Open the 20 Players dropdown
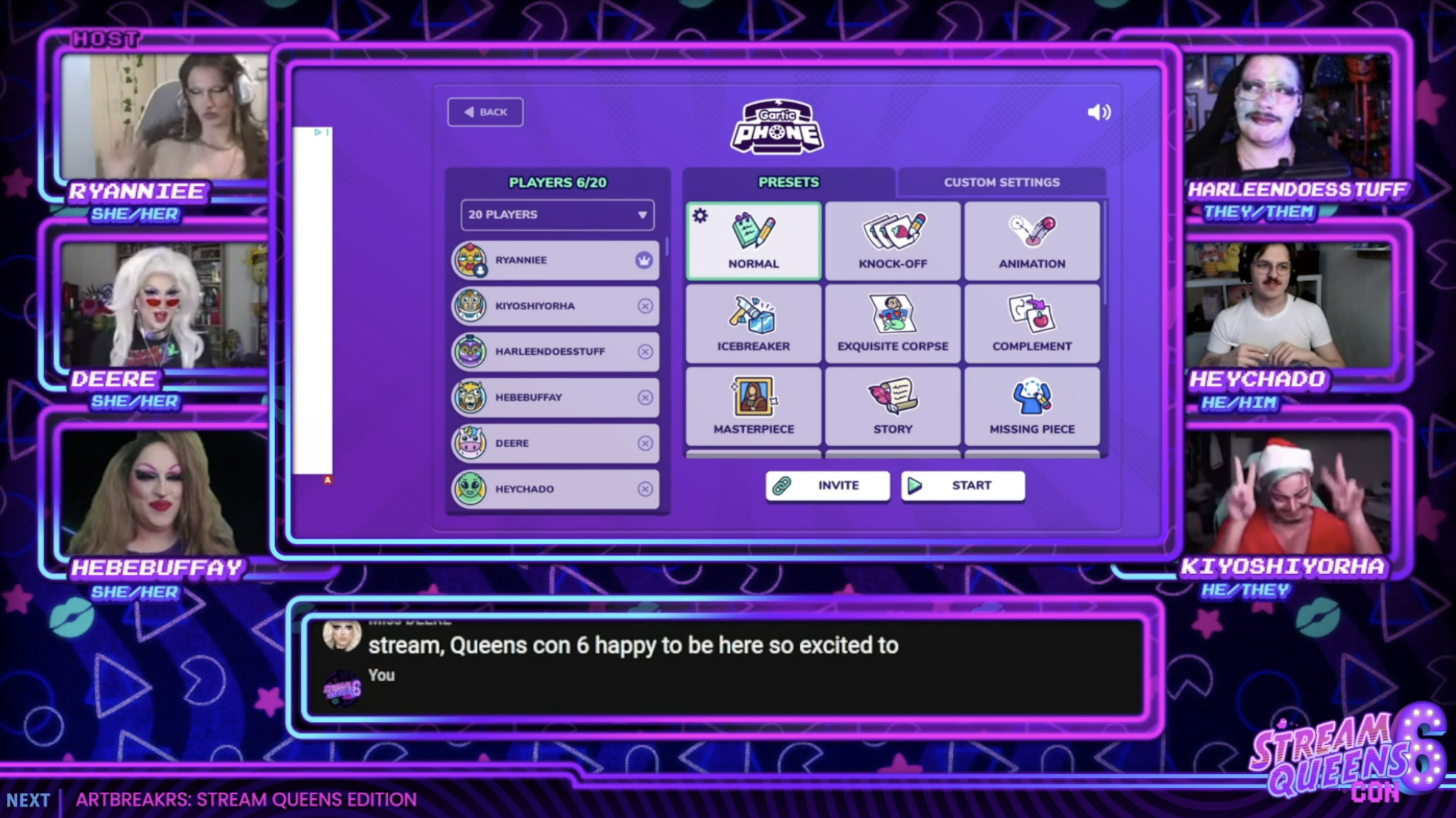 coord(557,215)
